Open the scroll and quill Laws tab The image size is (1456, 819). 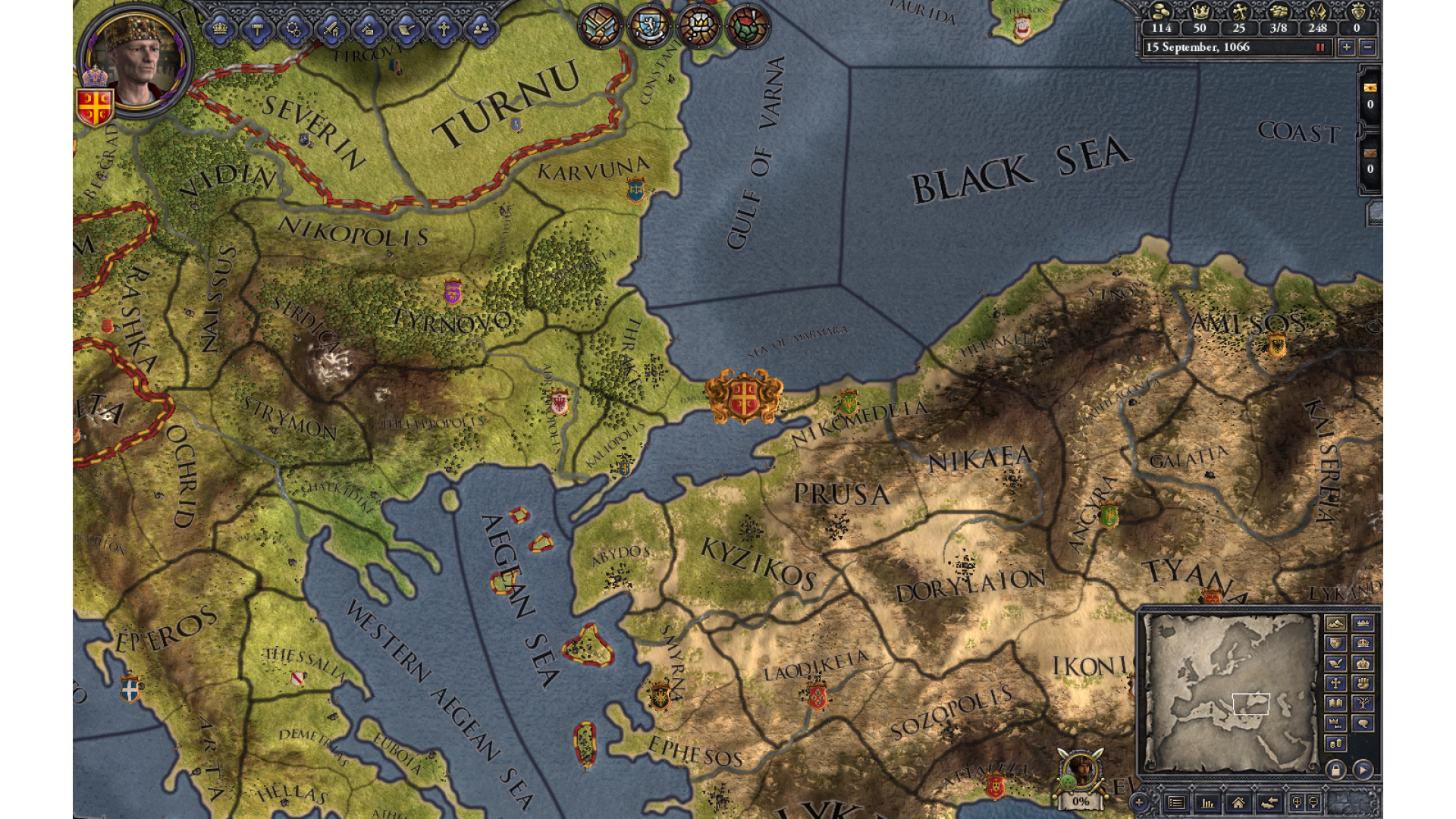coord(406,30)
